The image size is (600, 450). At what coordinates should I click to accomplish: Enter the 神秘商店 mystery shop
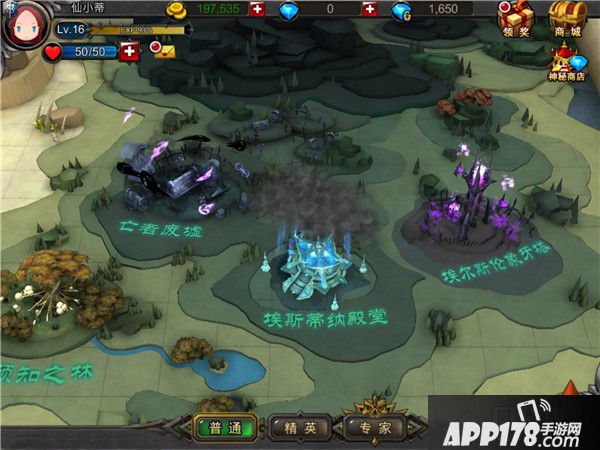(566, 64)
